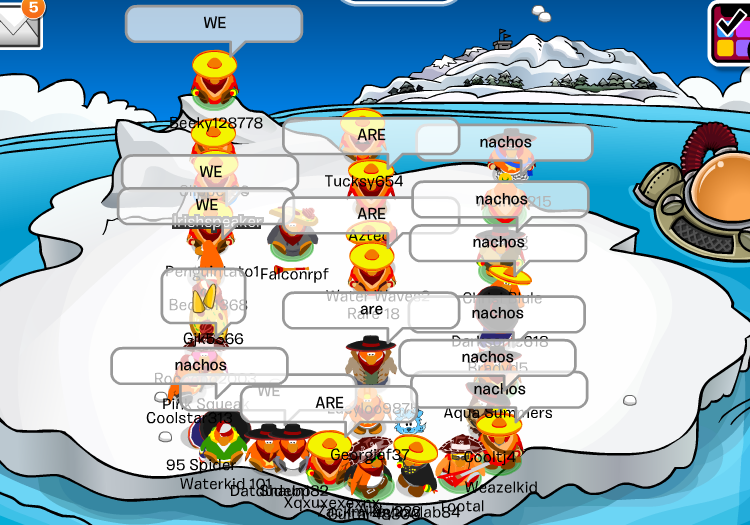Viewport: 750px width, 525px height.
Task: Open the mail envelope with 5 unread
Action: click(x=18, y=26)
